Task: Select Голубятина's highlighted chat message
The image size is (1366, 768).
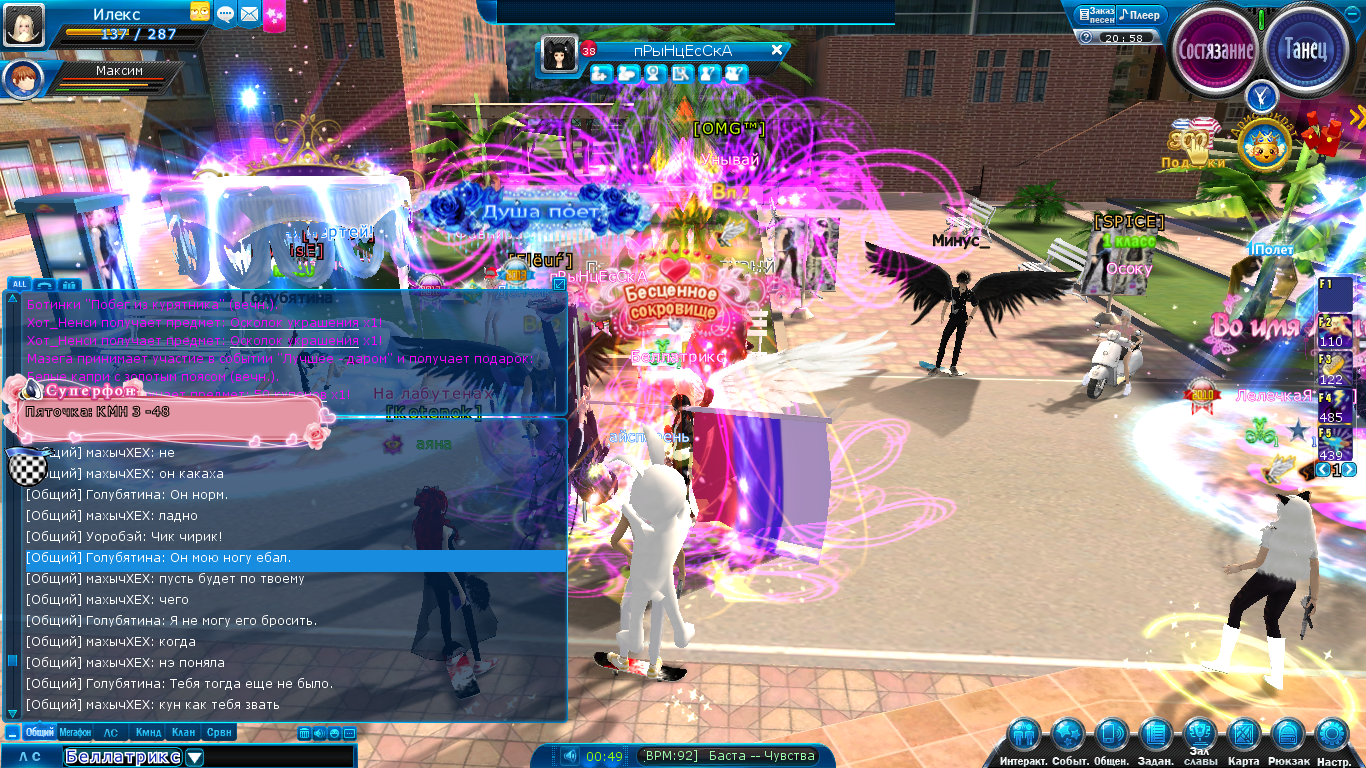Action: coord(295,558)
